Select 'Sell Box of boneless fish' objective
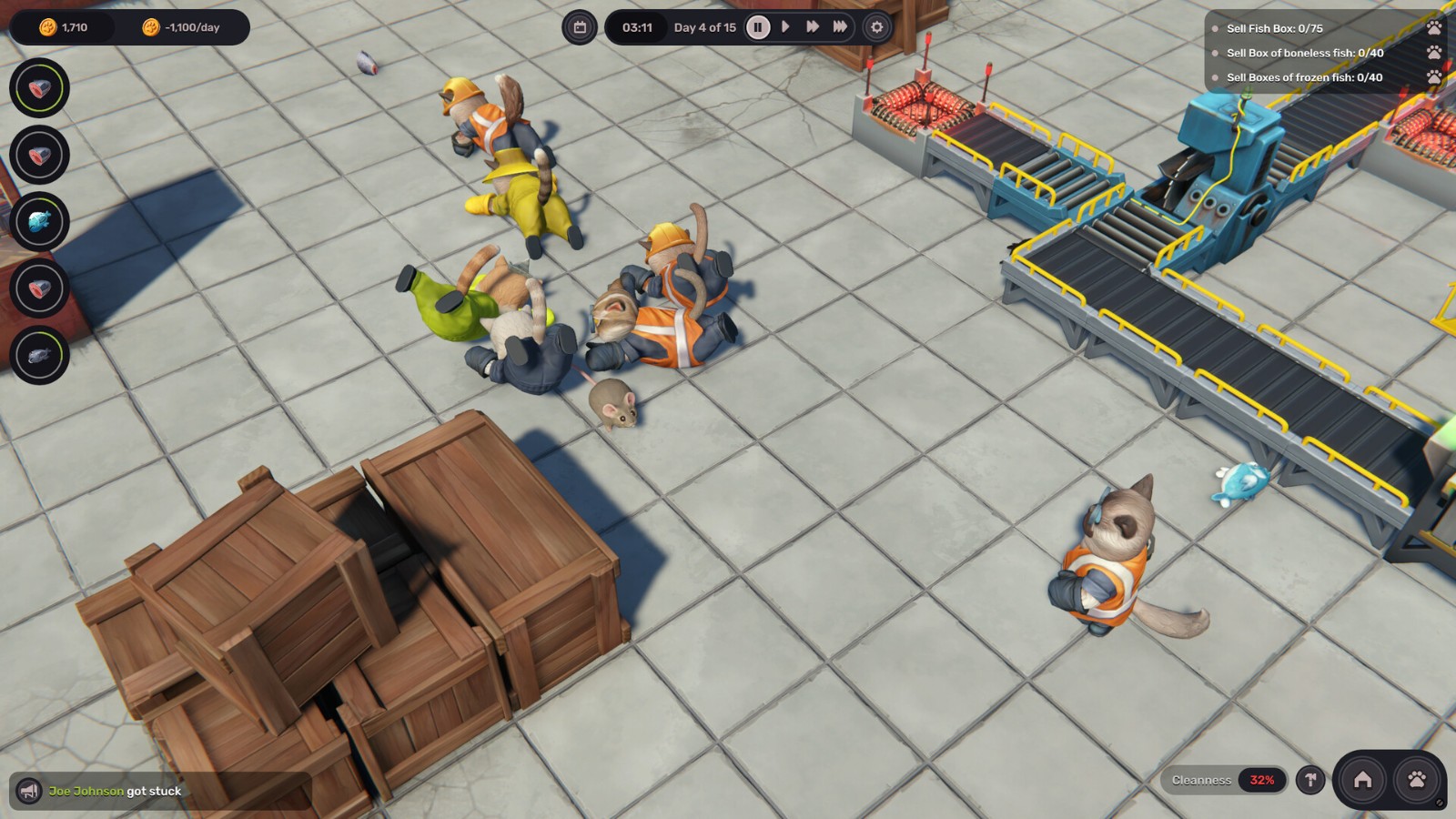The height and width of the screenshot is (819, 1456). click(x=1304, y=53)
